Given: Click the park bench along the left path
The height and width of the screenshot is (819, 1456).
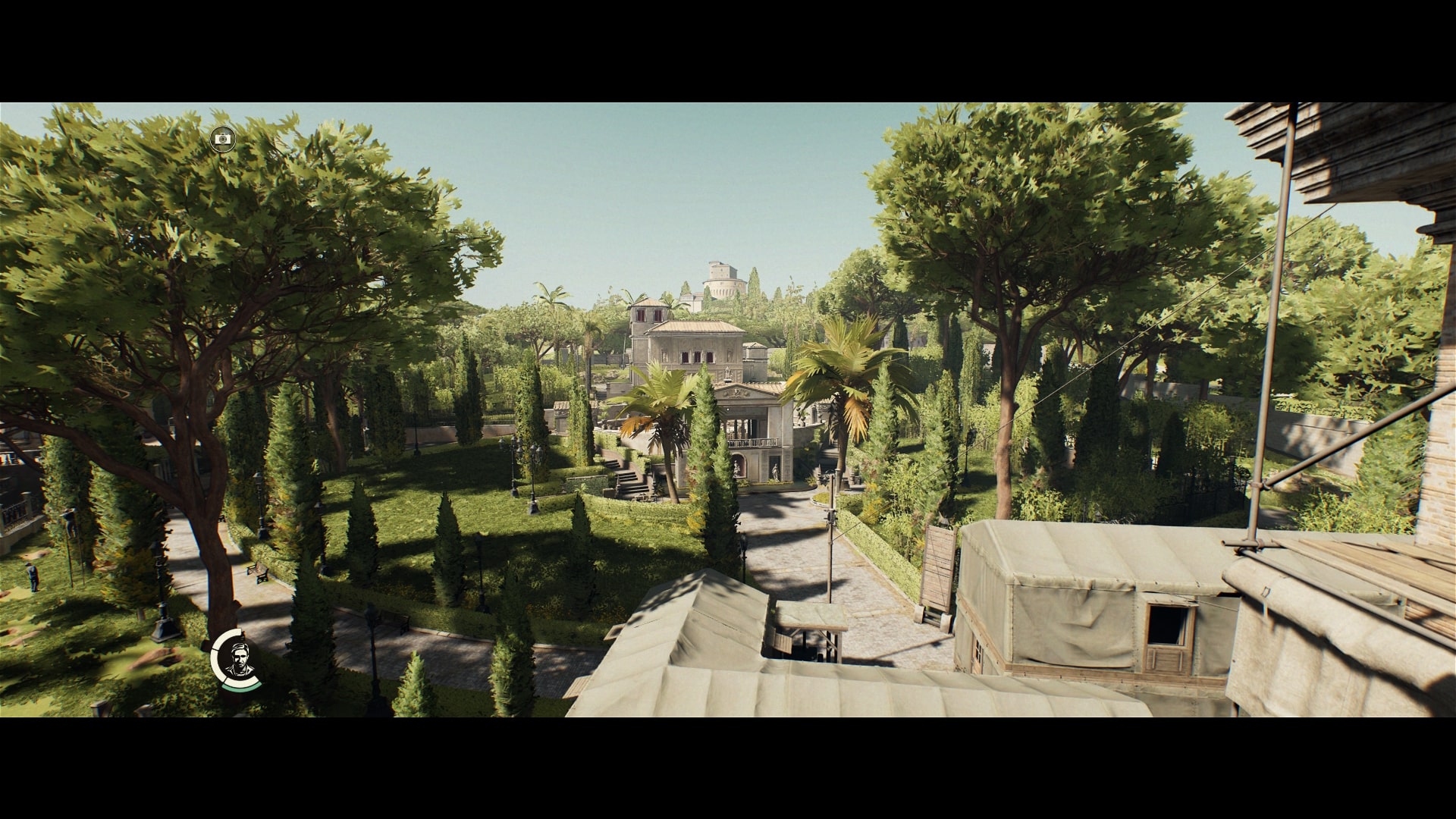Looking at the screenshot, I should point(256,571).
